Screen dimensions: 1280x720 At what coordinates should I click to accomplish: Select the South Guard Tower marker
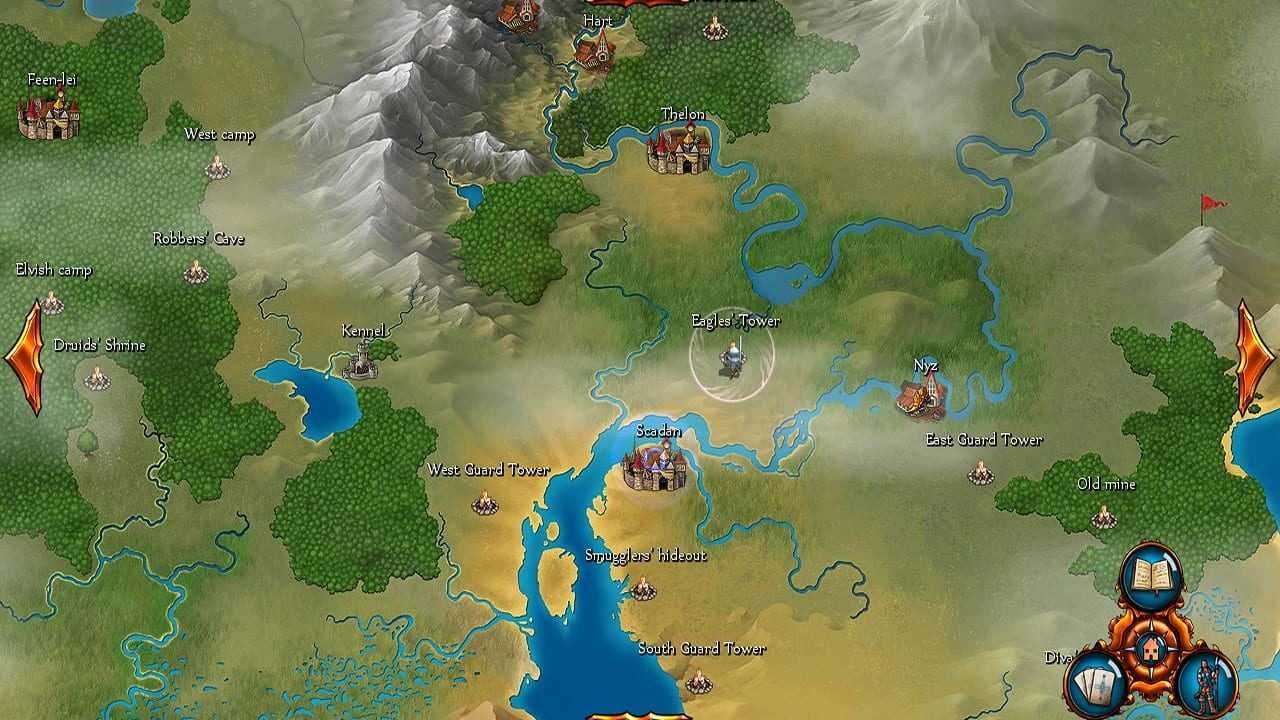698,682
